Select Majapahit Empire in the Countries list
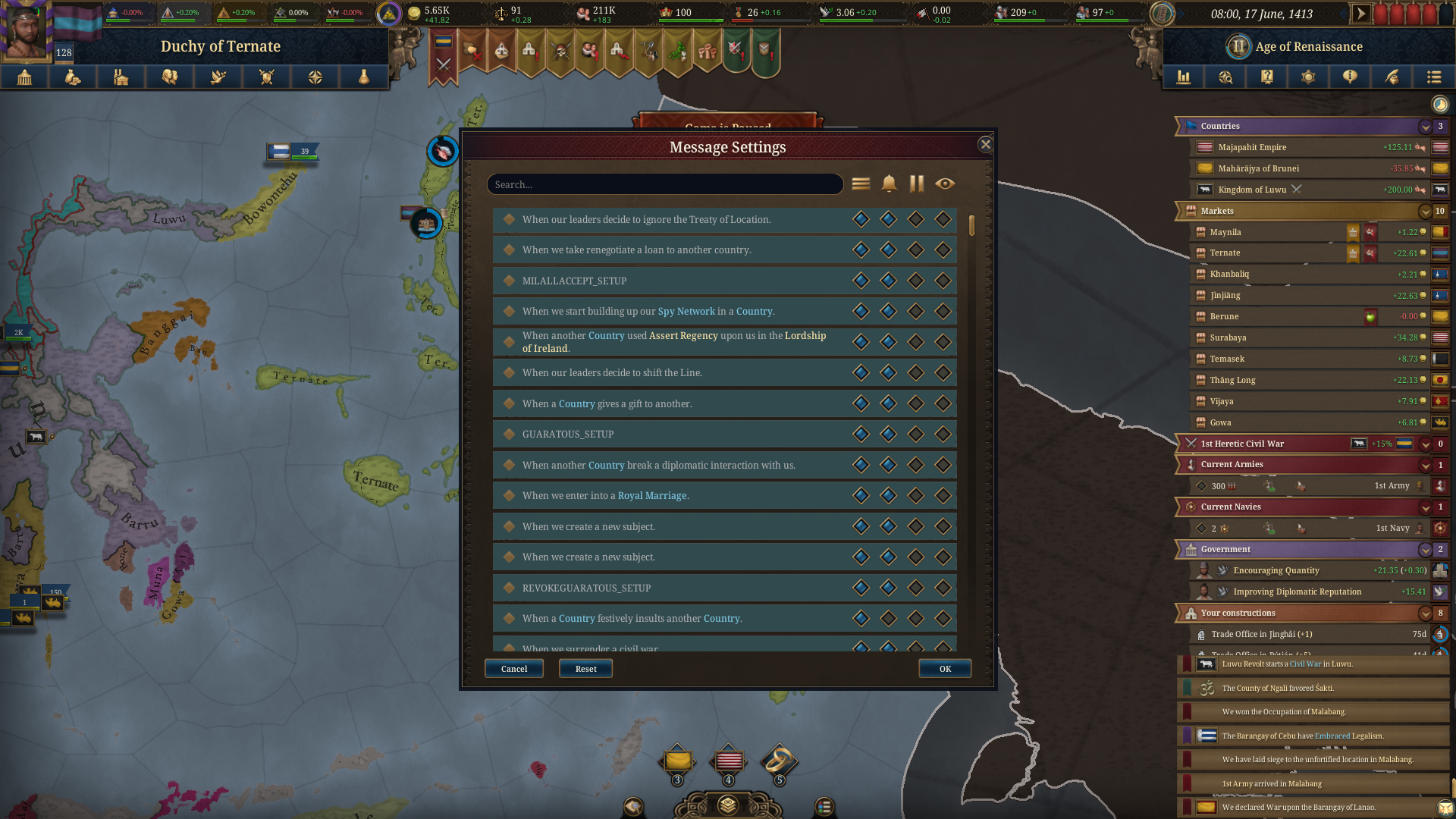The height and width of the screenshot is (819, 1456). 1251,147
